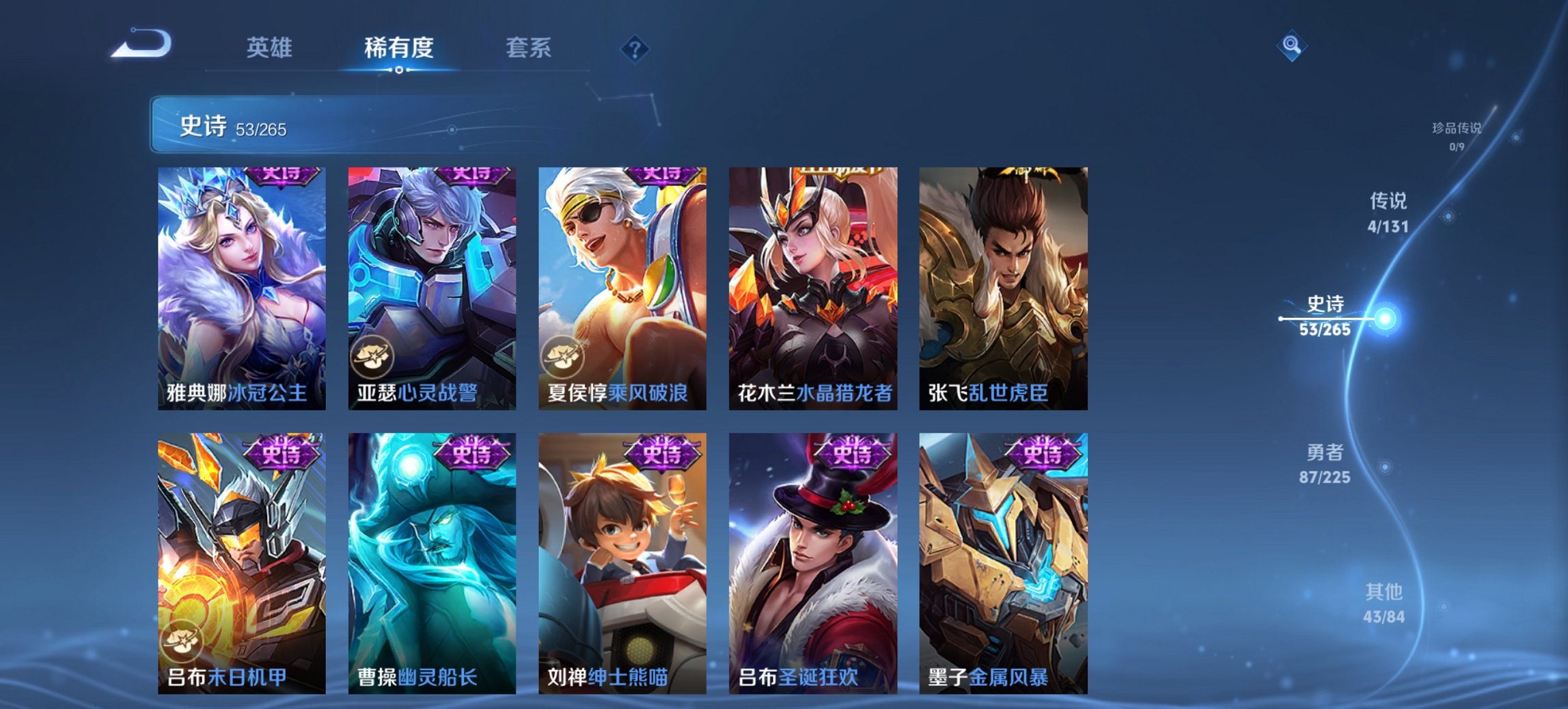The width and height of the screenshot is (1568, 709).
Task: Click the star badge on 吕布末日机甲 card
Action: [180, 639]
